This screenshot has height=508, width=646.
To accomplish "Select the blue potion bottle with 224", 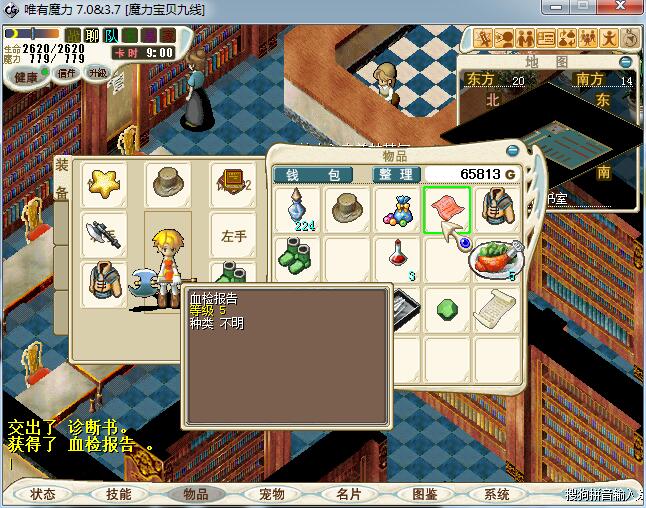I will coord(299,210).
